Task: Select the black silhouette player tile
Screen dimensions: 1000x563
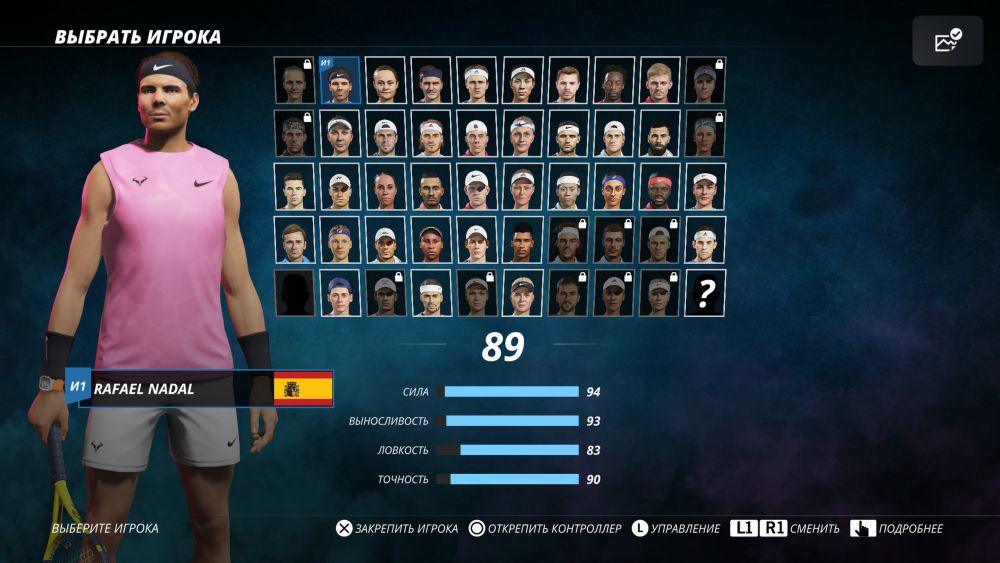Action: point(294,292)
